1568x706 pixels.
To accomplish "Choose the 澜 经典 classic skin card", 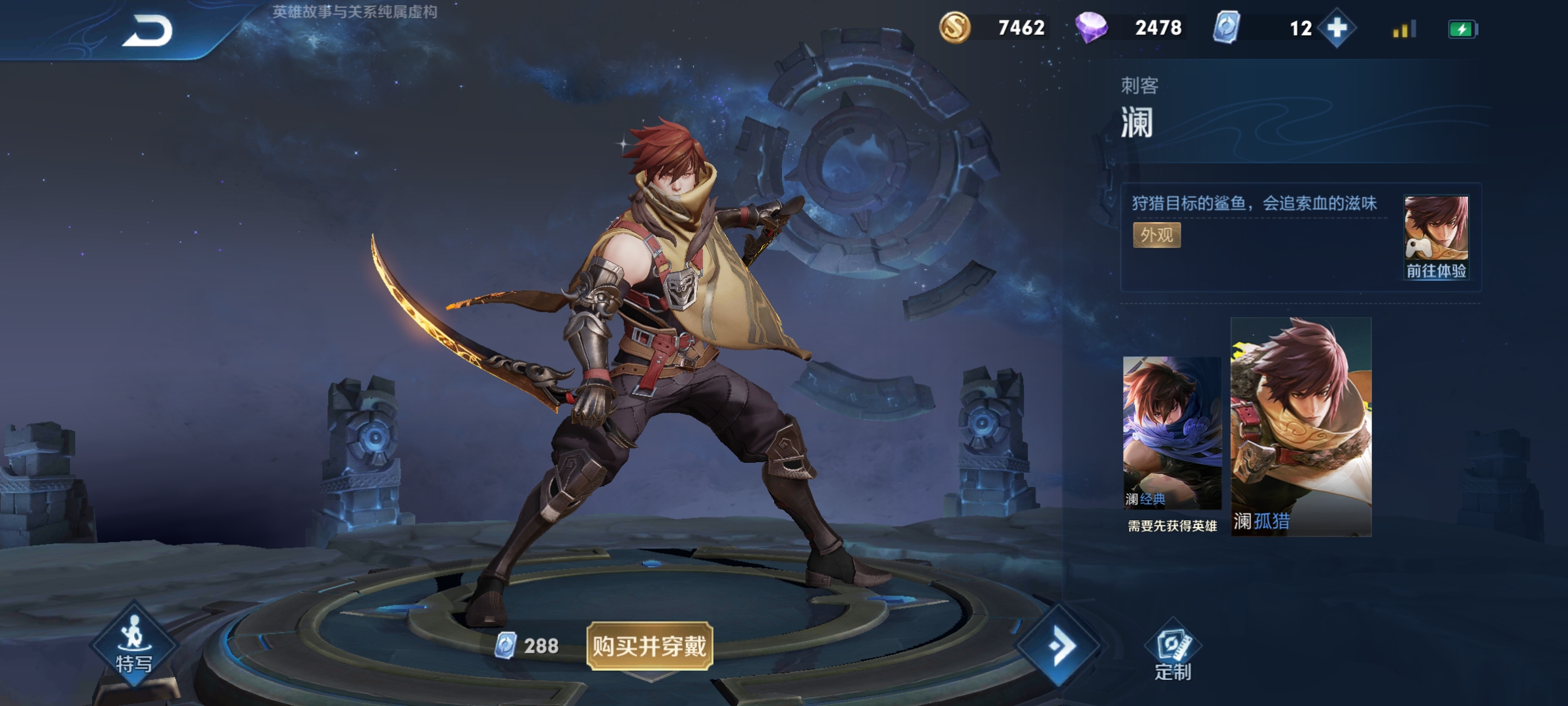I will click(x=1172, y=433).
